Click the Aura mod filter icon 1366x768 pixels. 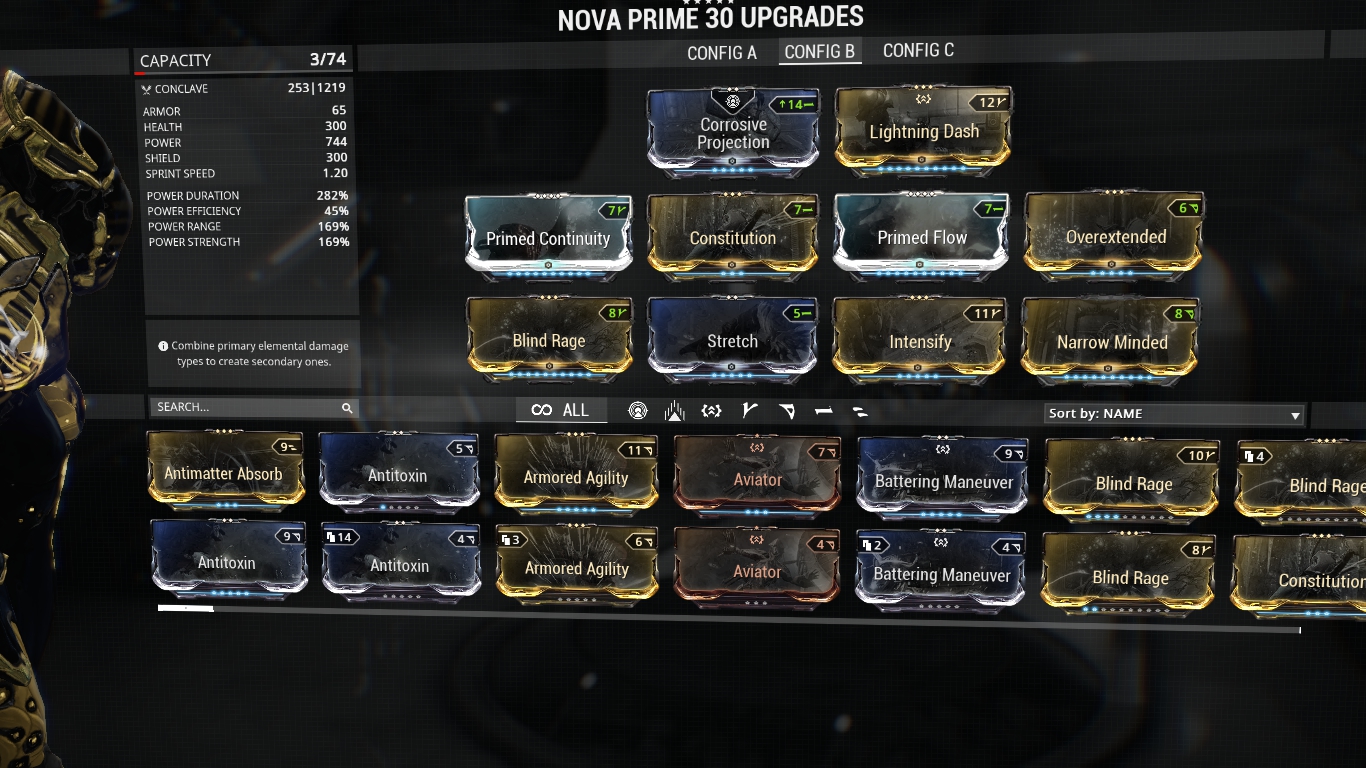pos(638,411)
